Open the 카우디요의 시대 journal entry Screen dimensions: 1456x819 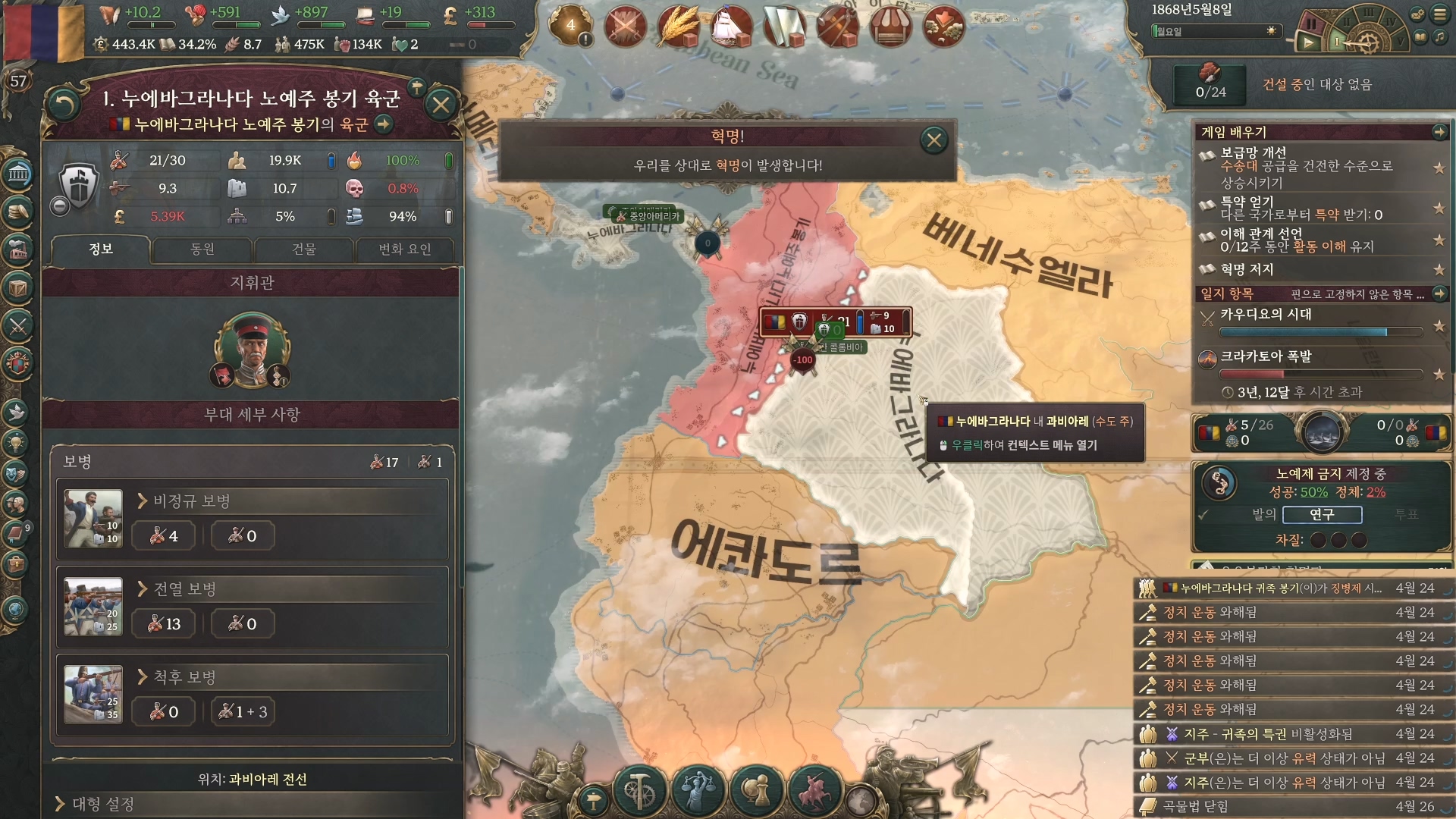pos(1266,314)
